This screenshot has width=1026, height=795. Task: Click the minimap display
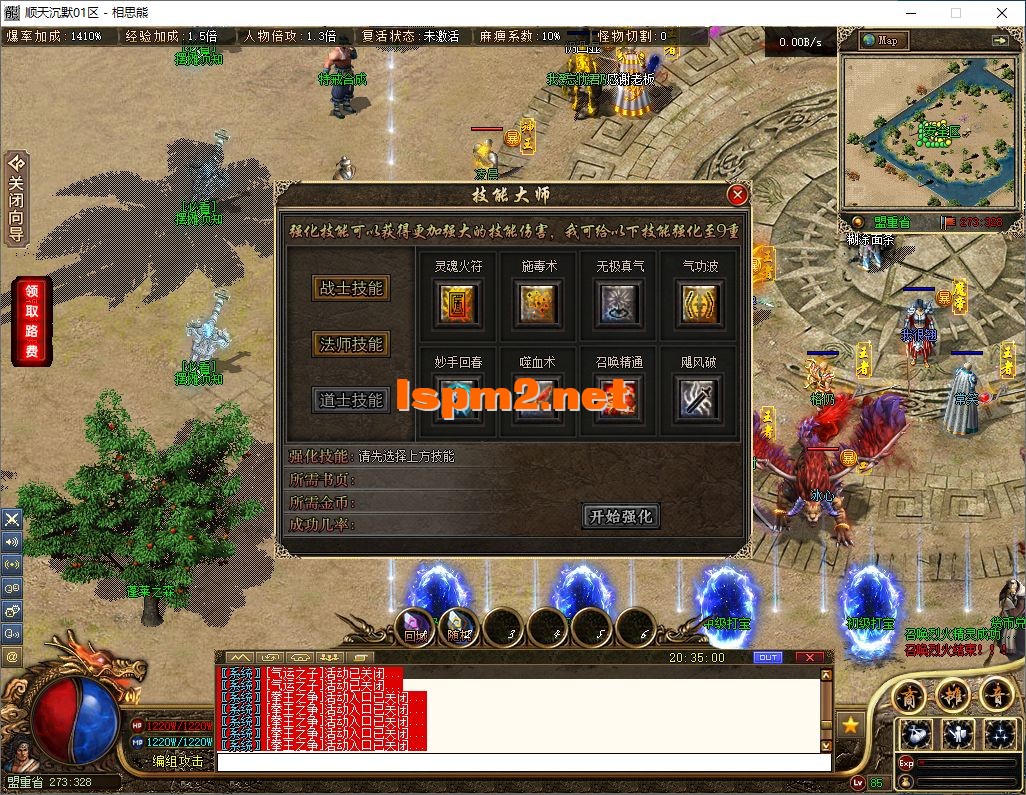point(924,132)
